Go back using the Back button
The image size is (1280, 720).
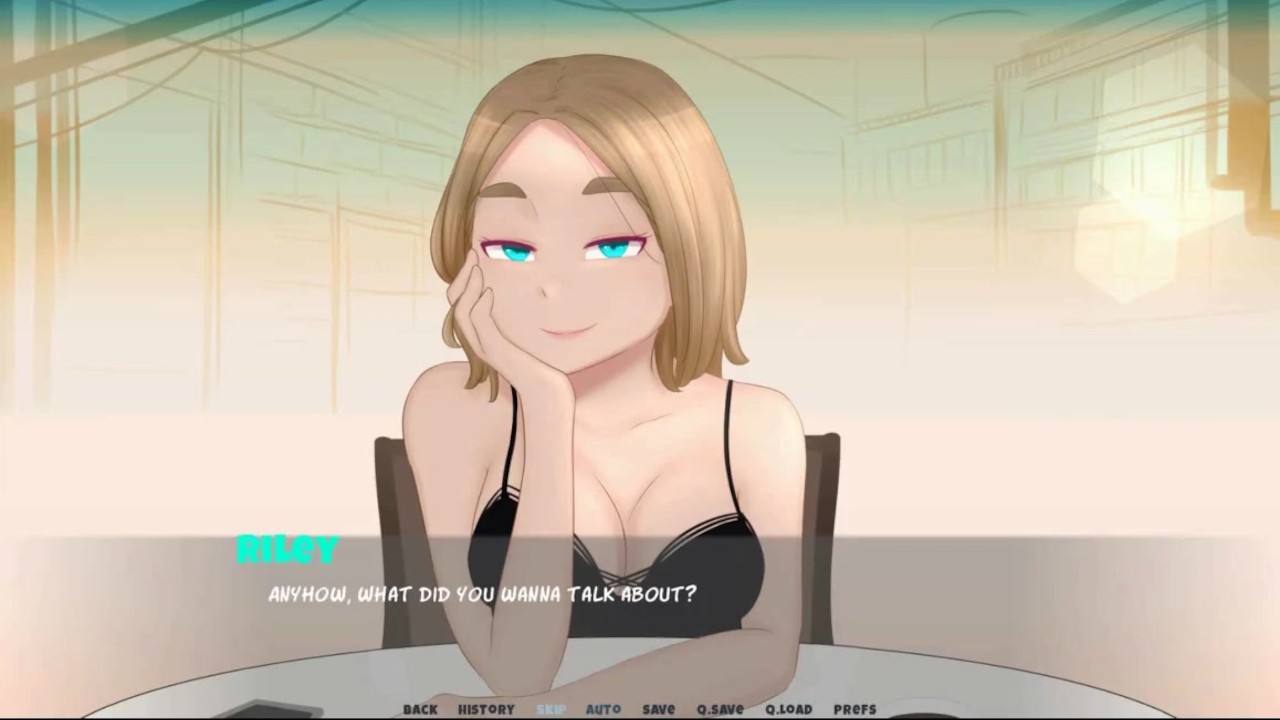(420, 709)
